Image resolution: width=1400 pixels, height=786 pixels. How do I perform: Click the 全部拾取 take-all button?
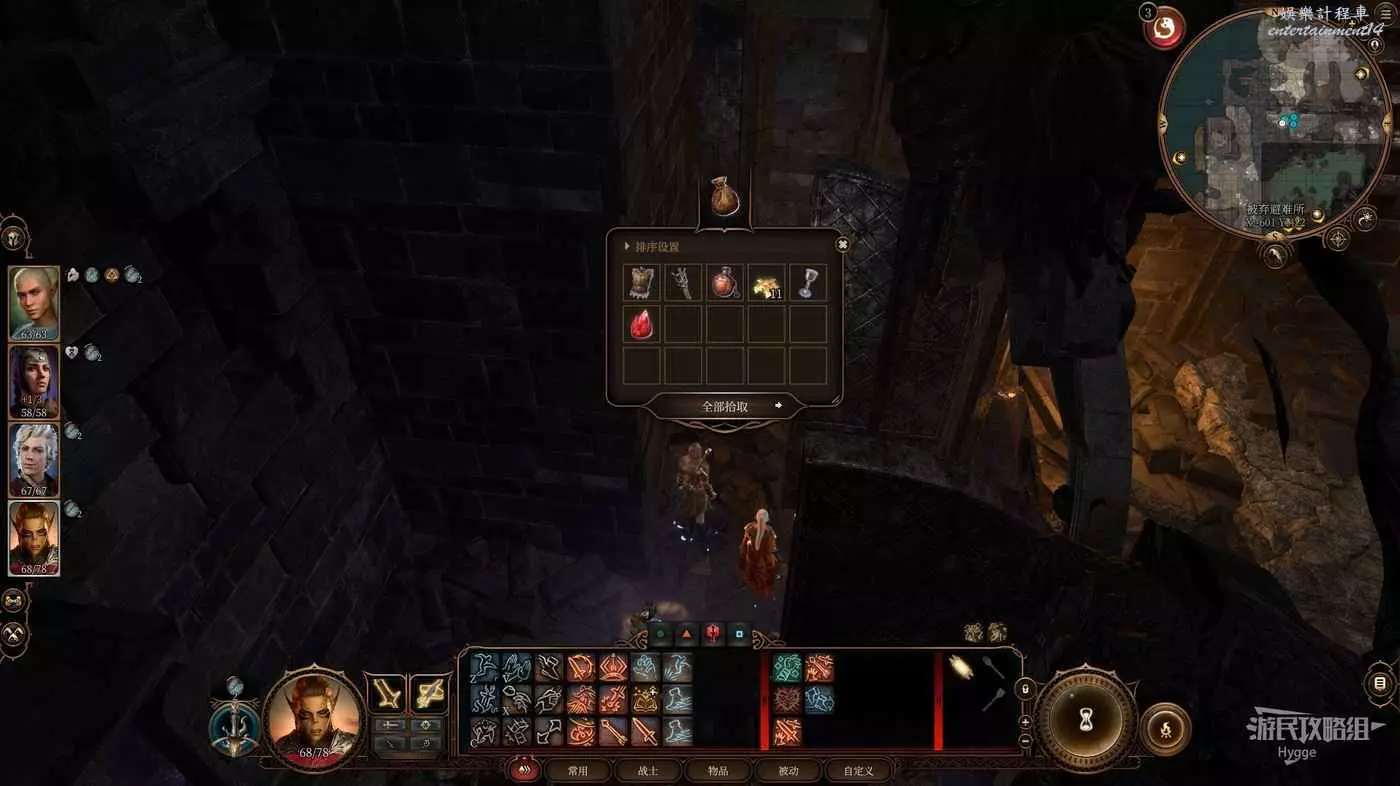pos(725,406)
